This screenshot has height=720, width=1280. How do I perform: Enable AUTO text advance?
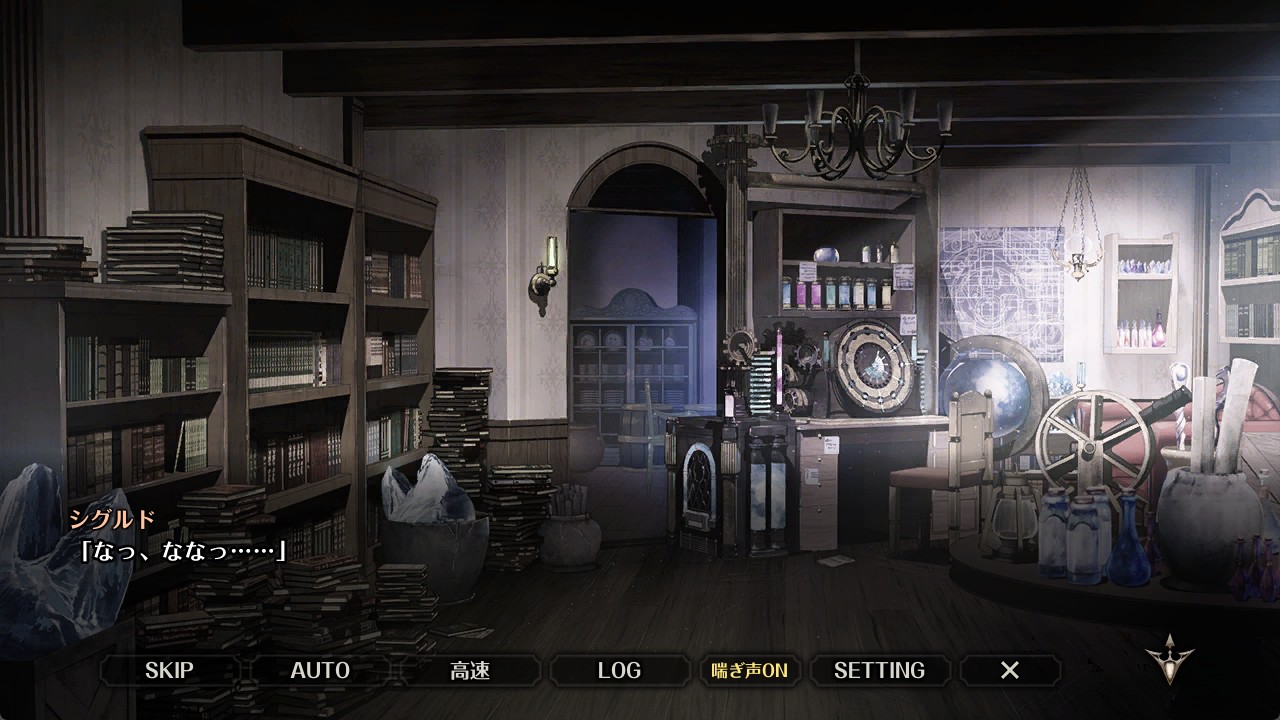(x=320, y=670)
